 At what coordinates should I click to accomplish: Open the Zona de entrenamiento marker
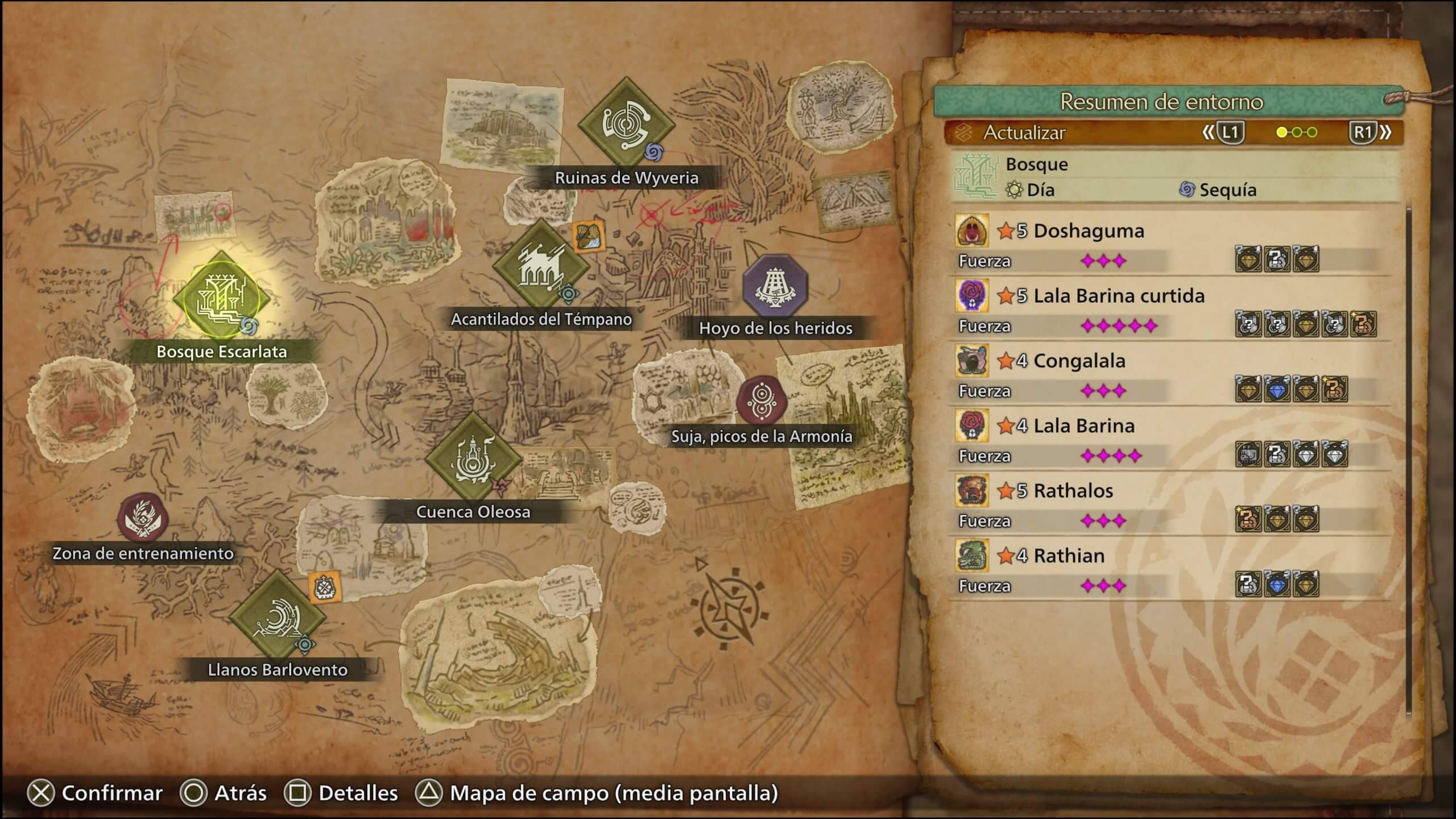click(x=143, y=518)
